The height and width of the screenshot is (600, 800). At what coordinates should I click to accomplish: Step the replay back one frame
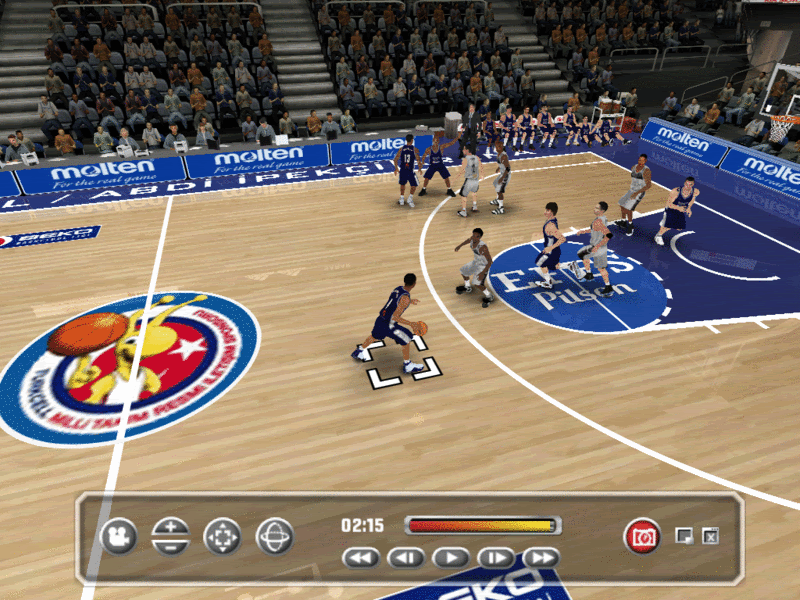coord(406,558)
